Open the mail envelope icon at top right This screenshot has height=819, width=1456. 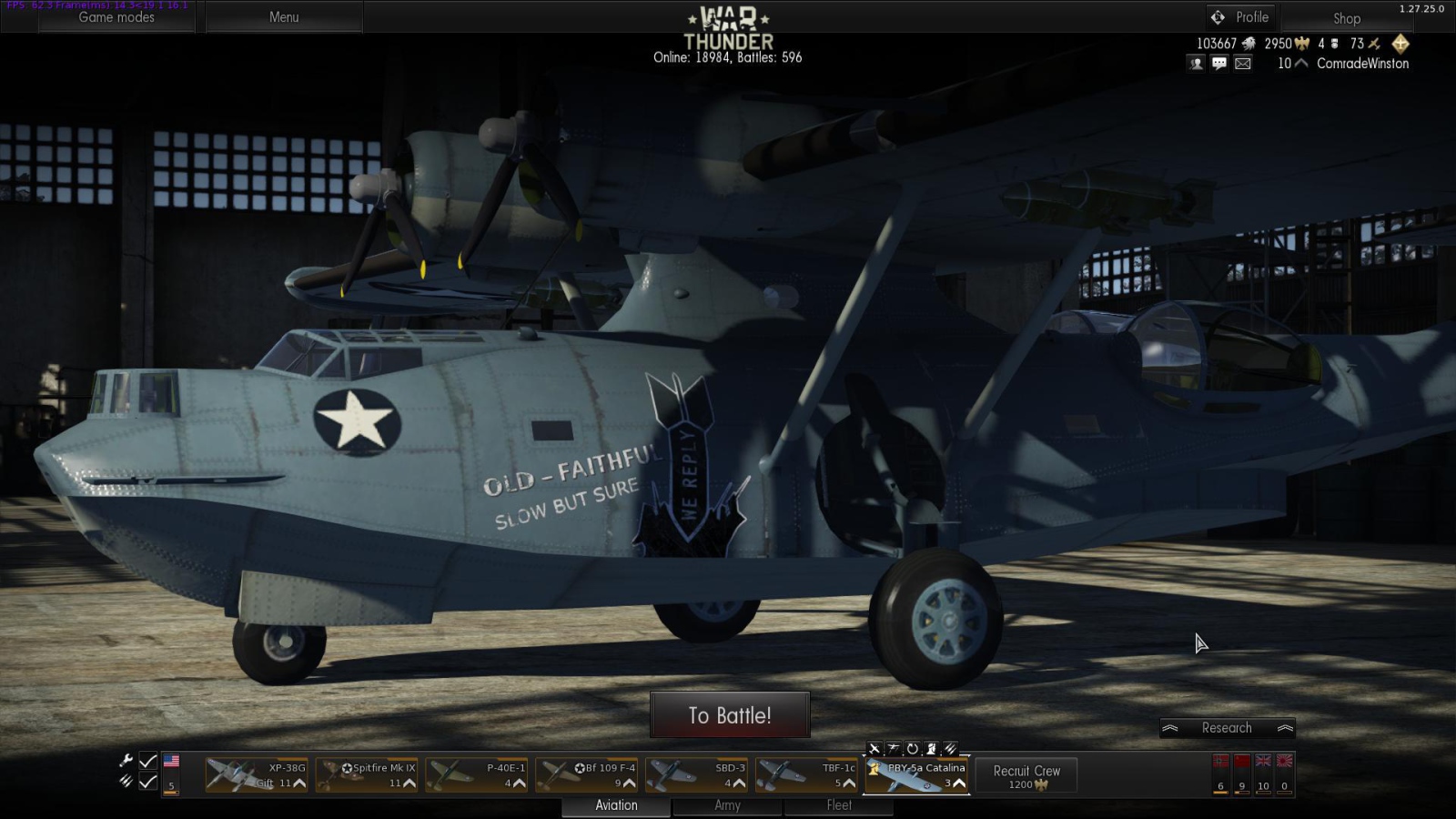[x=1242, y=64]
